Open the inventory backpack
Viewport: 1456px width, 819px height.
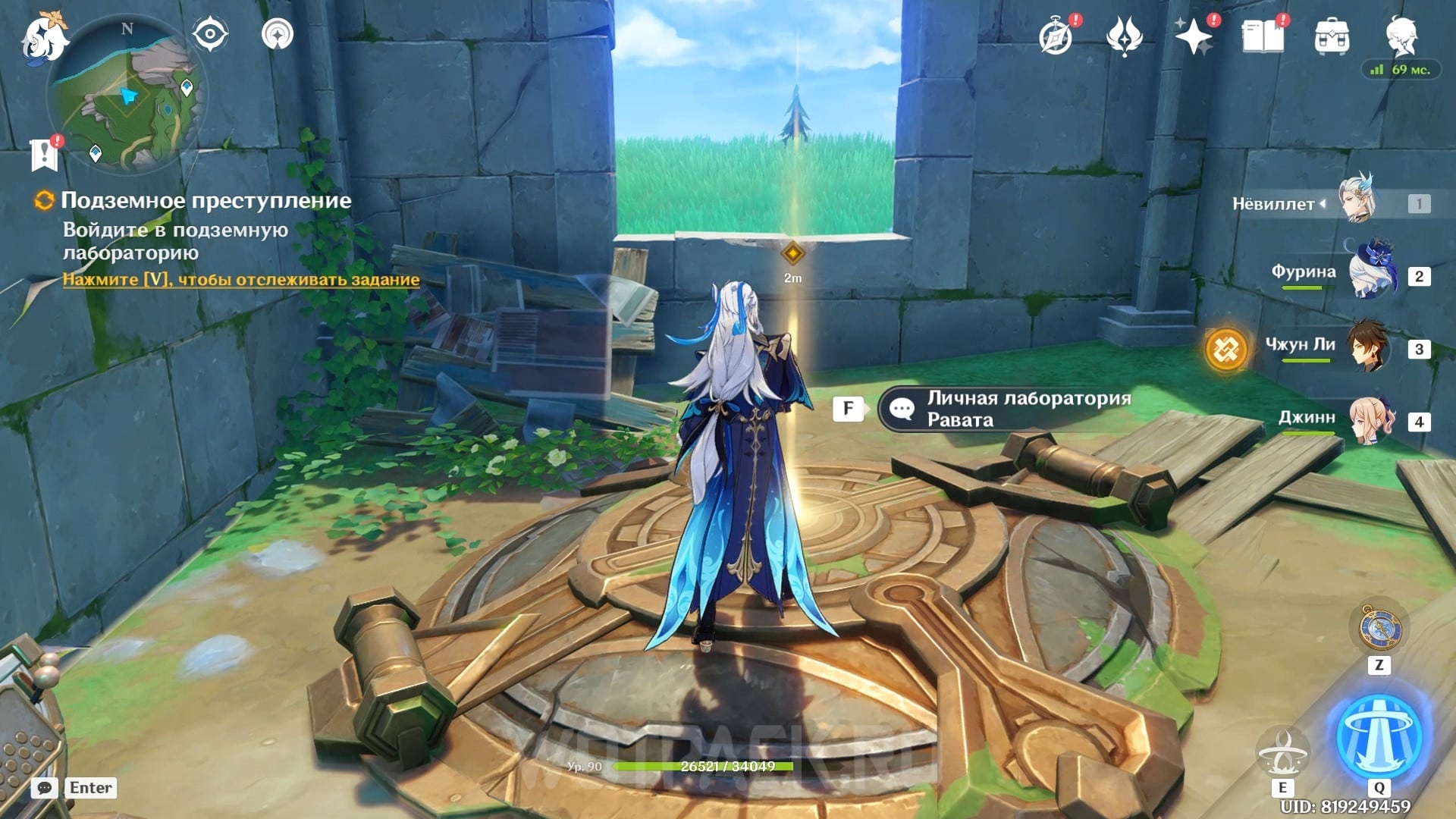[1332, 36]
